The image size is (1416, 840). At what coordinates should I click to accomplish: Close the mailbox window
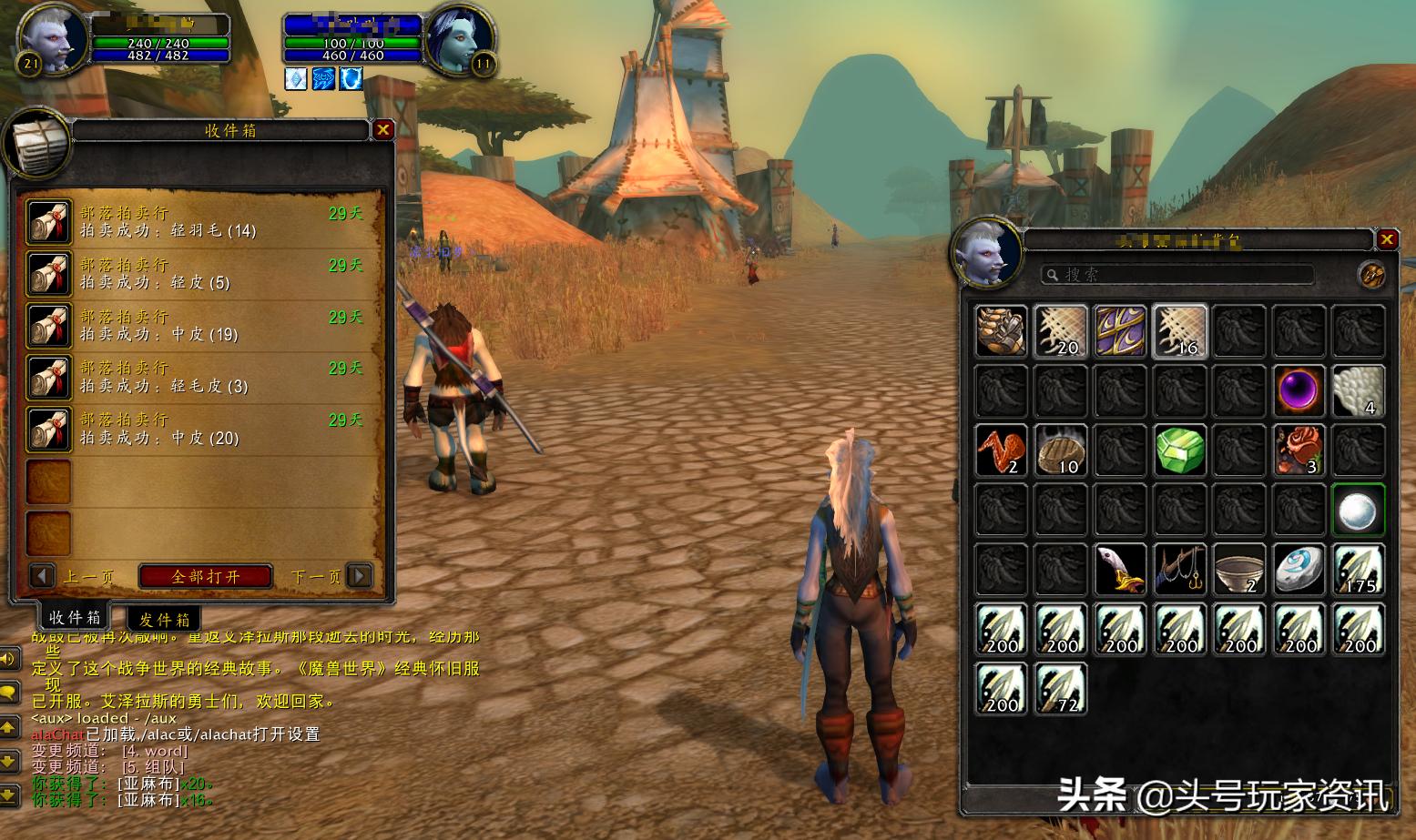[383, 130]
